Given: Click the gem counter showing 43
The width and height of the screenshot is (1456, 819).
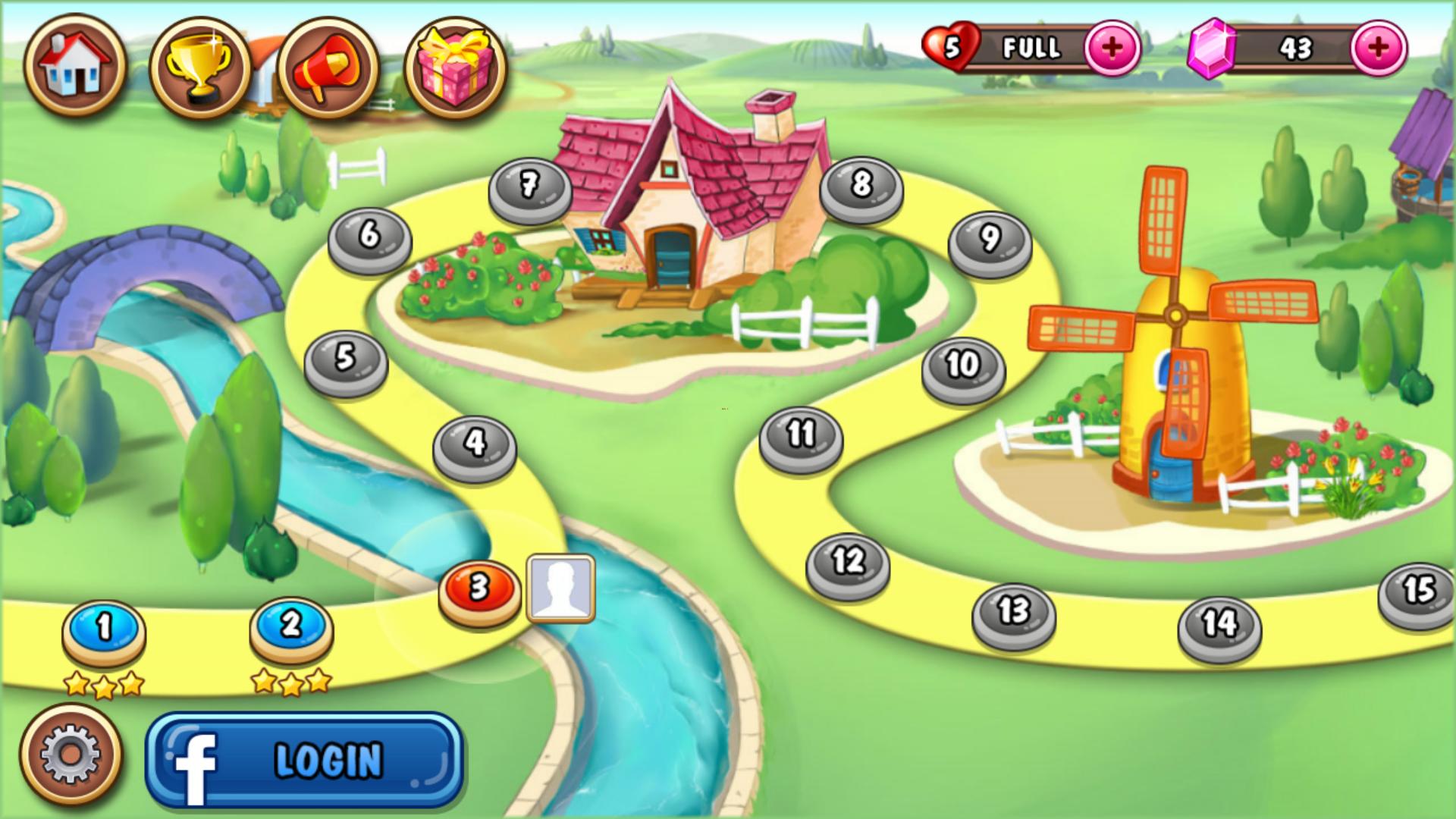Looking at the screenshot, I should pyautogui.click(x=1297, y=47).
